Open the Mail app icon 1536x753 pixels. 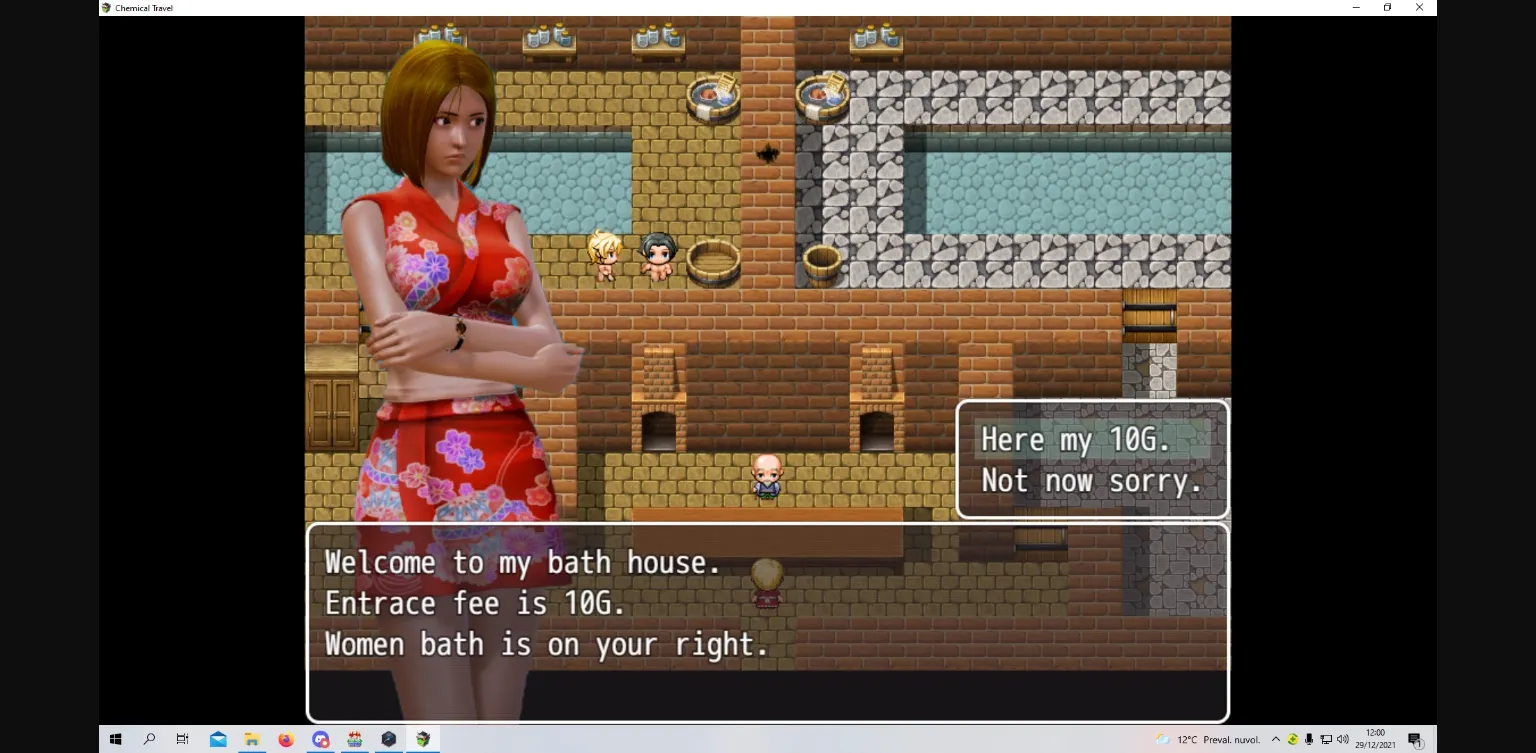click(218, 740)
